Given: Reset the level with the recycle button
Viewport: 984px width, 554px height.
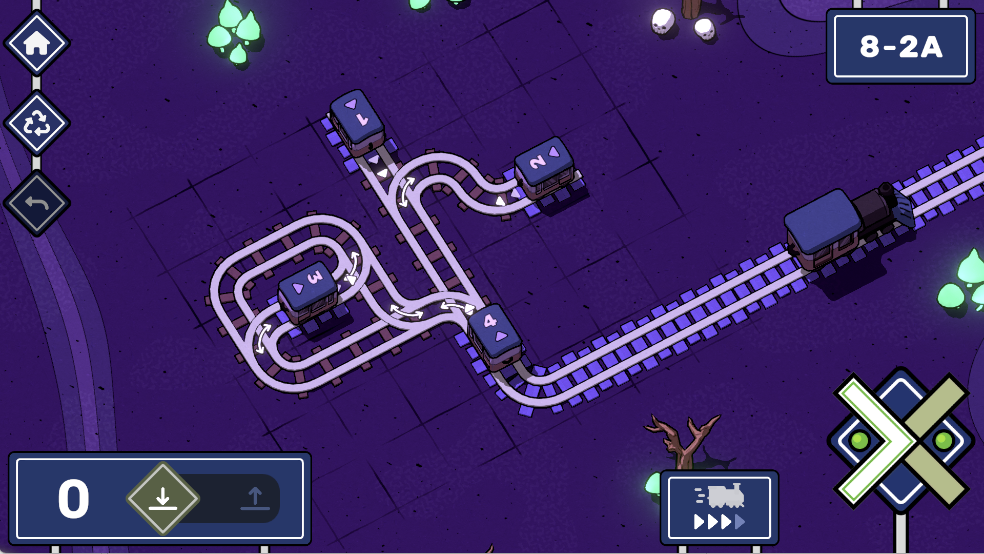Looking at the screenshot, I should tap(37, 123).
